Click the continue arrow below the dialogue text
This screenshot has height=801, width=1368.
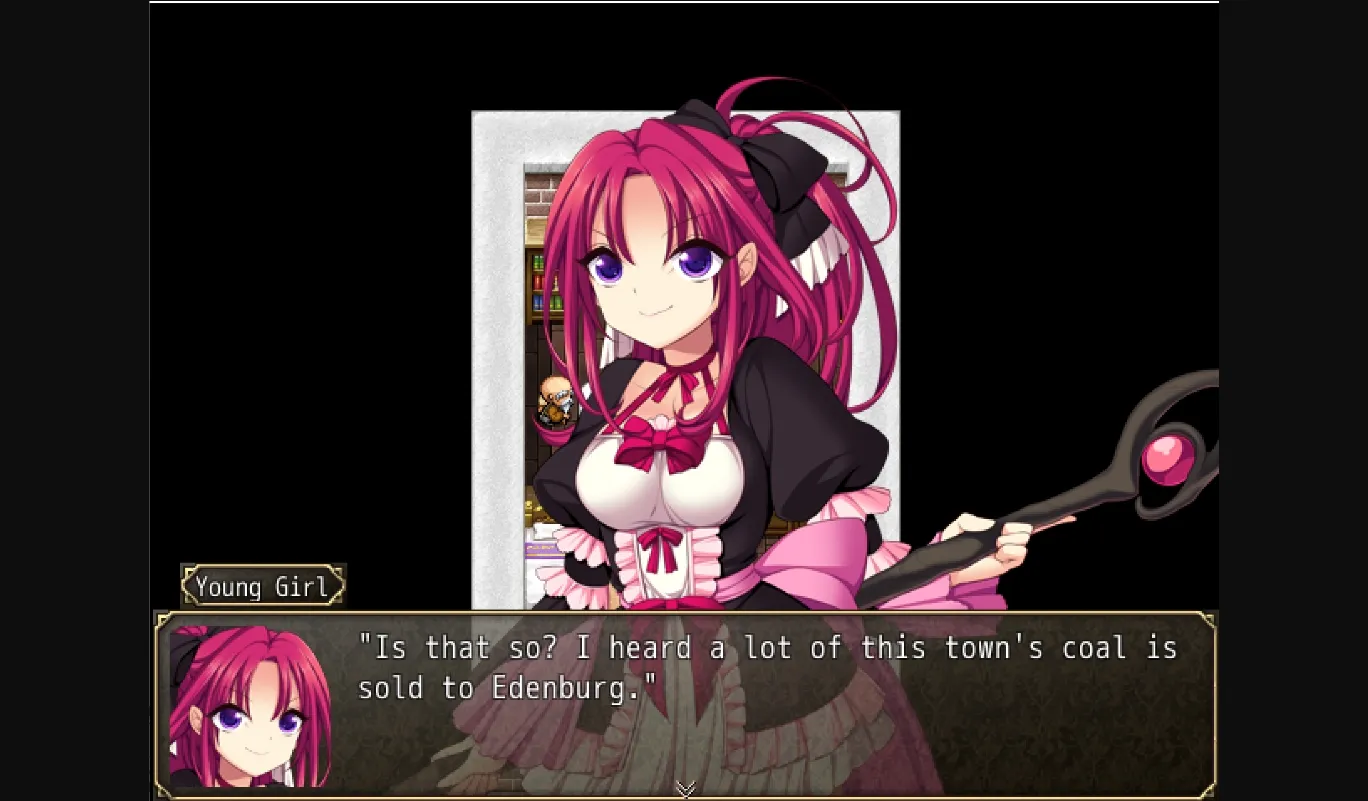click(x=684, y=789)
